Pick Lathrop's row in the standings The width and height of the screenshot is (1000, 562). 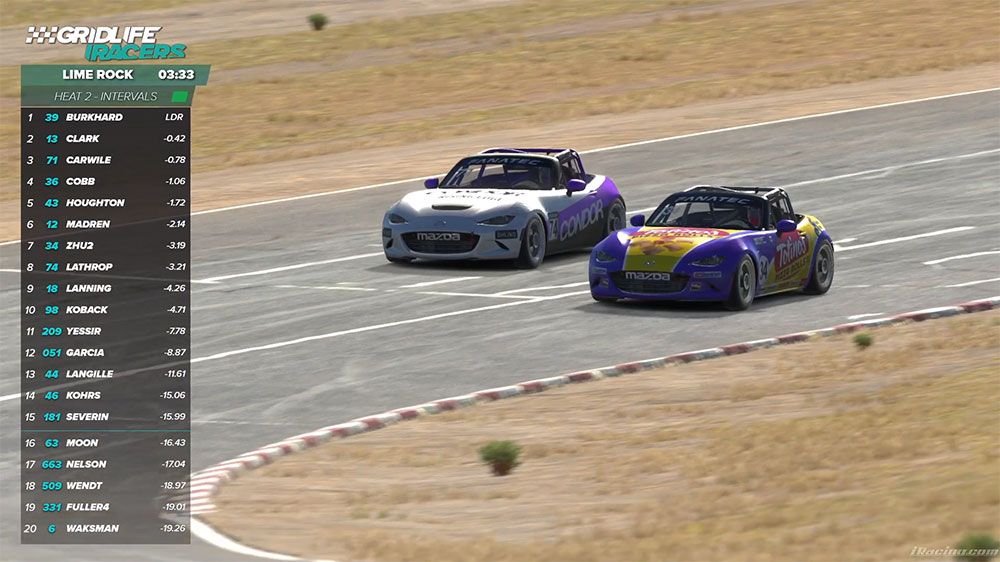105,267
